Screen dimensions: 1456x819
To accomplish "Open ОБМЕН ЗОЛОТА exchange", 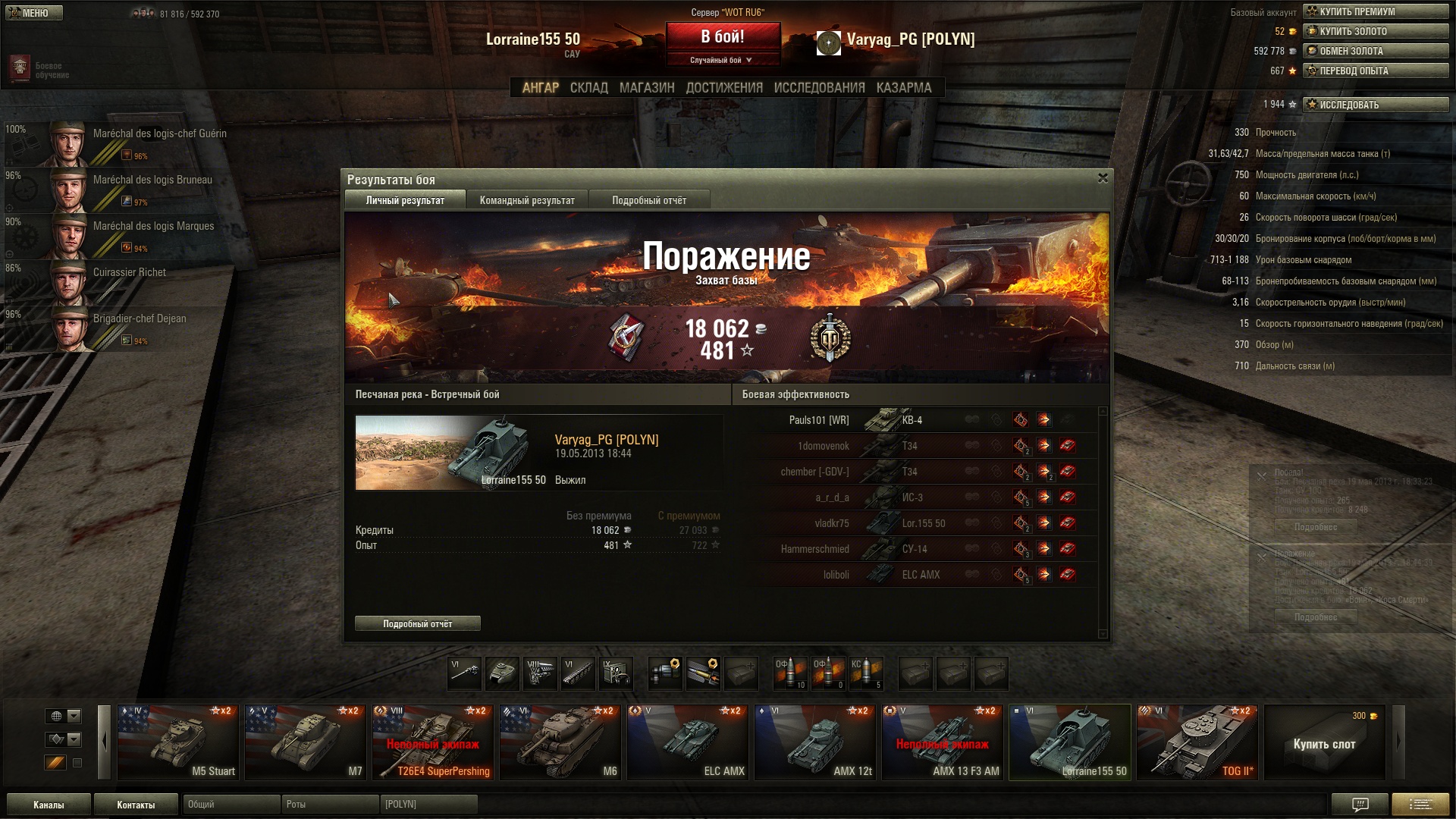I will pyautogui.click(x=1375, y=51).
